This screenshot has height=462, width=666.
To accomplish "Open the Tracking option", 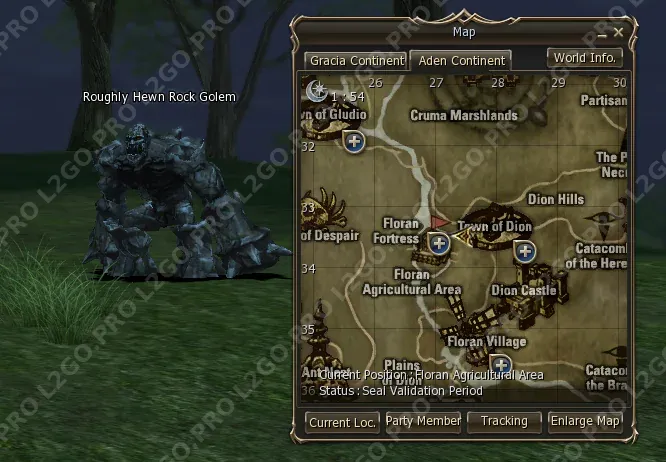I will [504, 422].
